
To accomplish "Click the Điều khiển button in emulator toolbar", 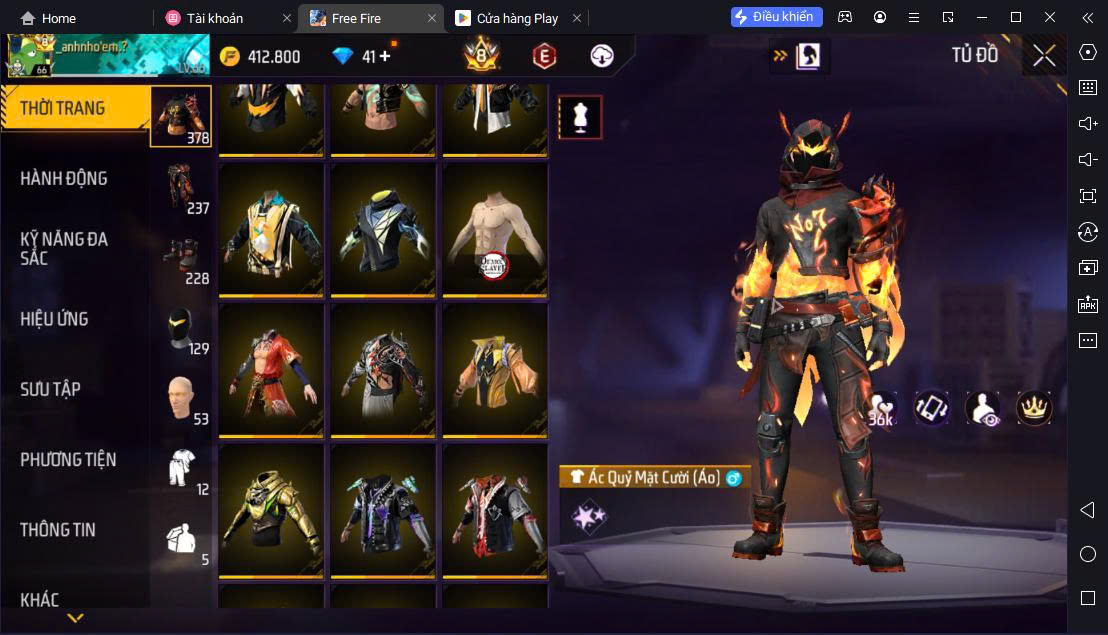I will 777,17.
